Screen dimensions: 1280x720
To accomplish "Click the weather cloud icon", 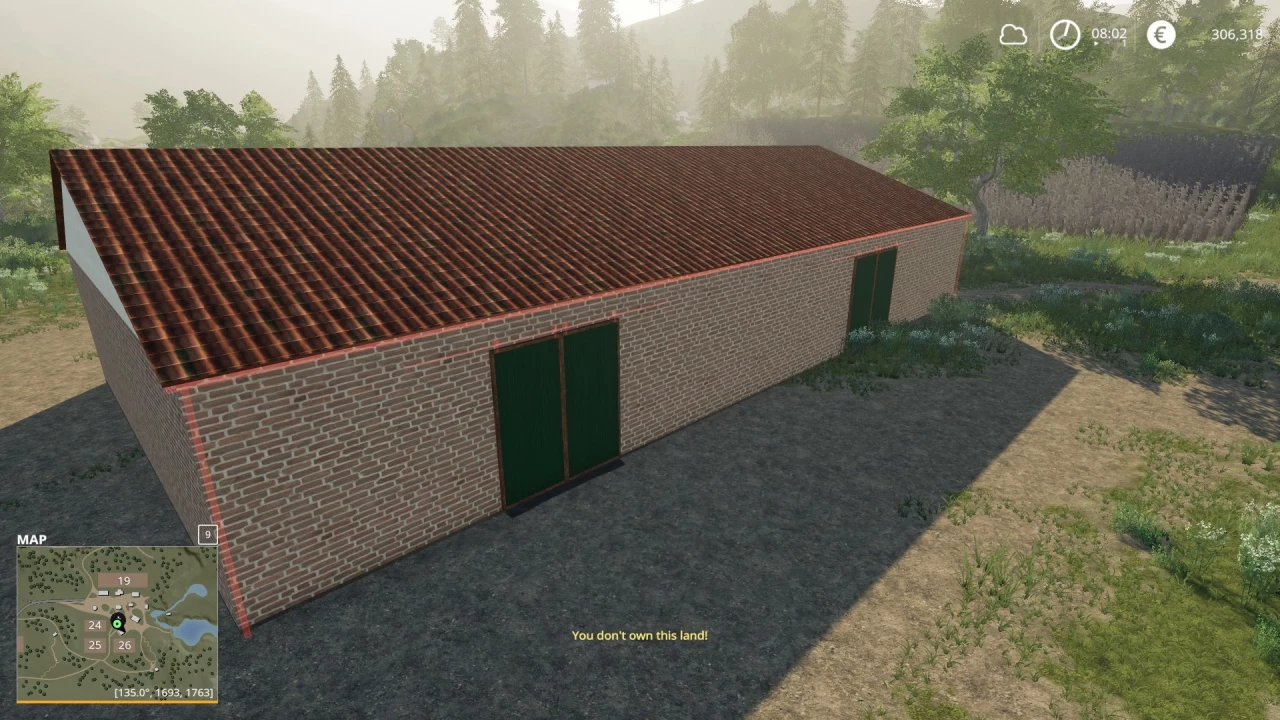I will point(1014,34).
